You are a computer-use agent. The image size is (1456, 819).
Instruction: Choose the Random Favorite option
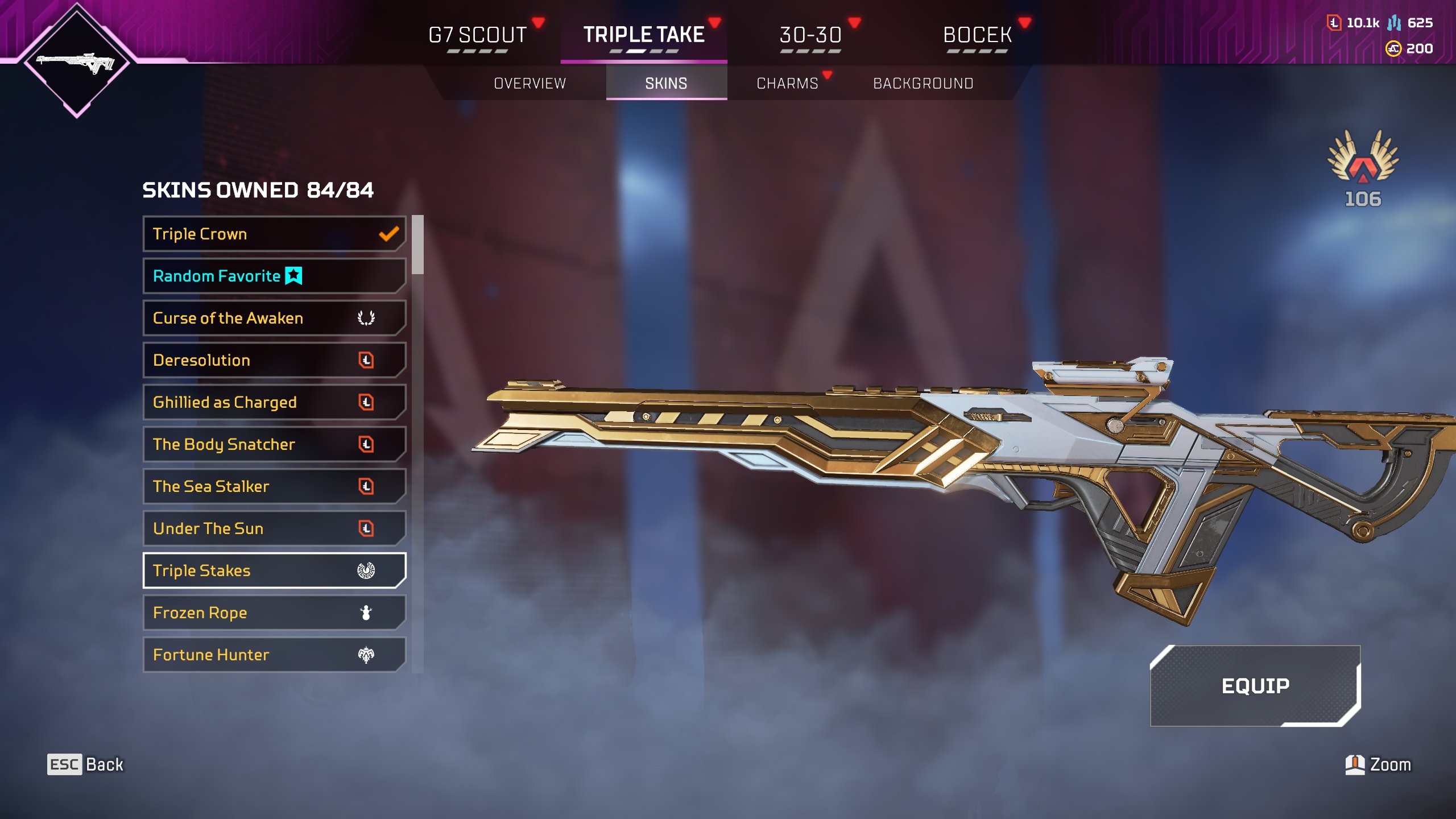click(274, 276)
